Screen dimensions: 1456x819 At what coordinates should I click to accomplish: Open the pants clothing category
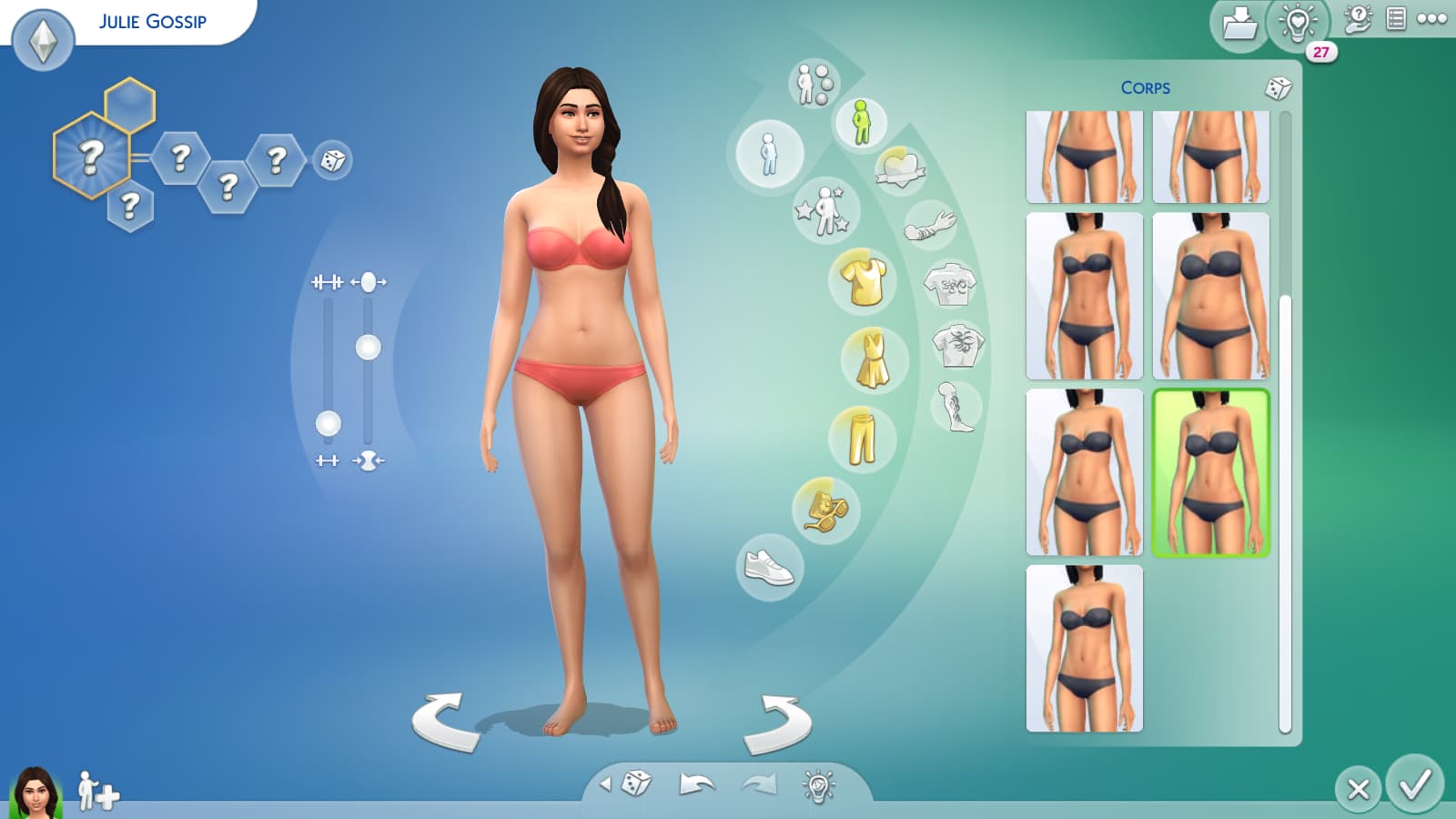coord(861,436)
